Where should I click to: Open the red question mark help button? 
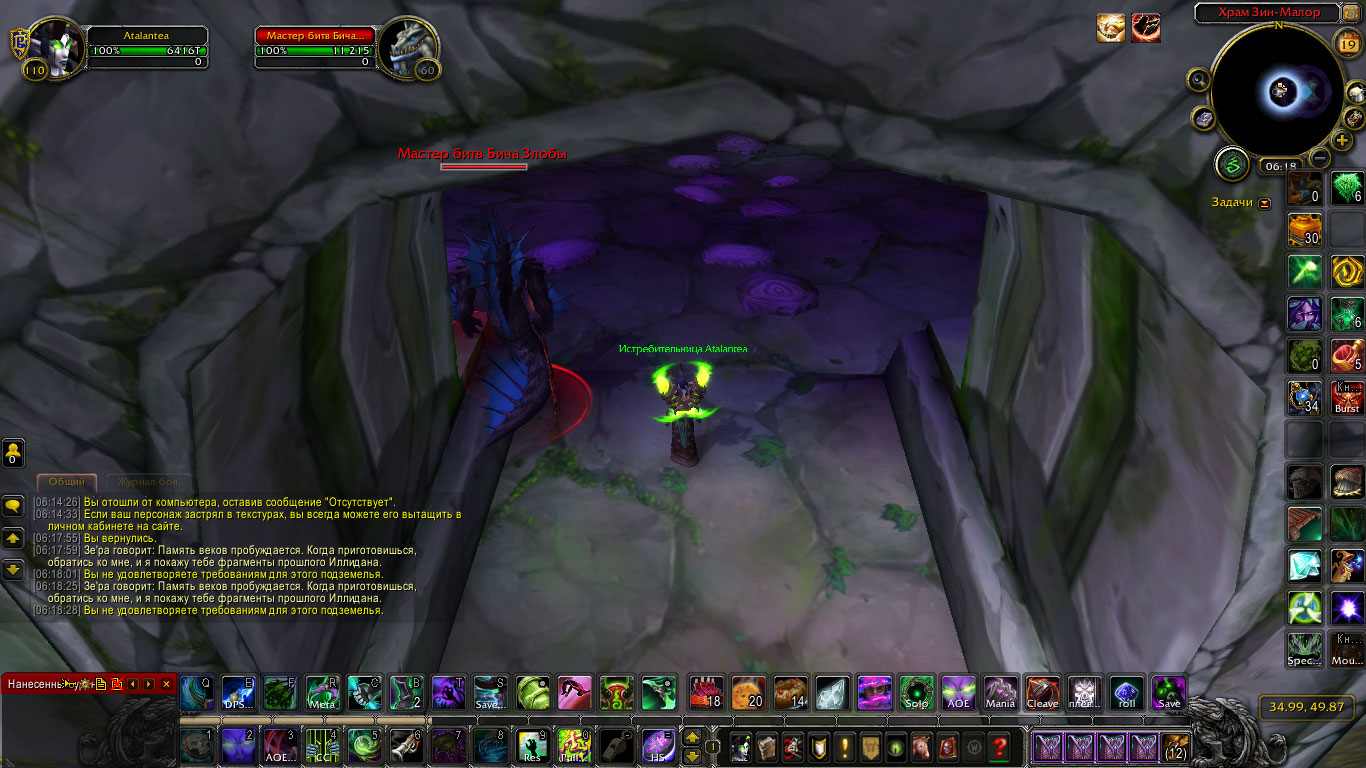(x=998, y=746)
